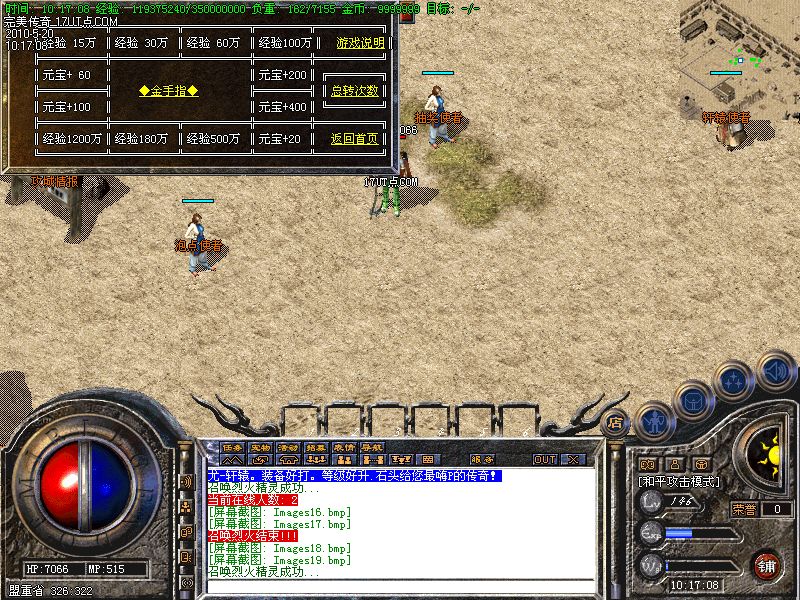
Task: Click the red 铺 stall button
Action: pyautogui.click(x=768, y=566)
